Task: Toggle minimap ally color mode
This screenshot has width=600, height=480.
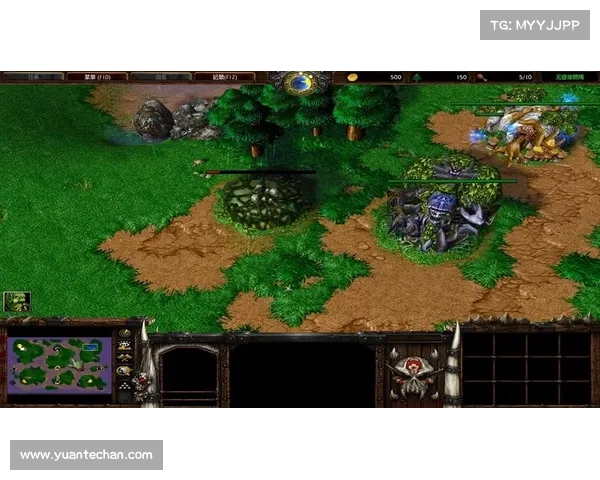Action: coord(125,358)
